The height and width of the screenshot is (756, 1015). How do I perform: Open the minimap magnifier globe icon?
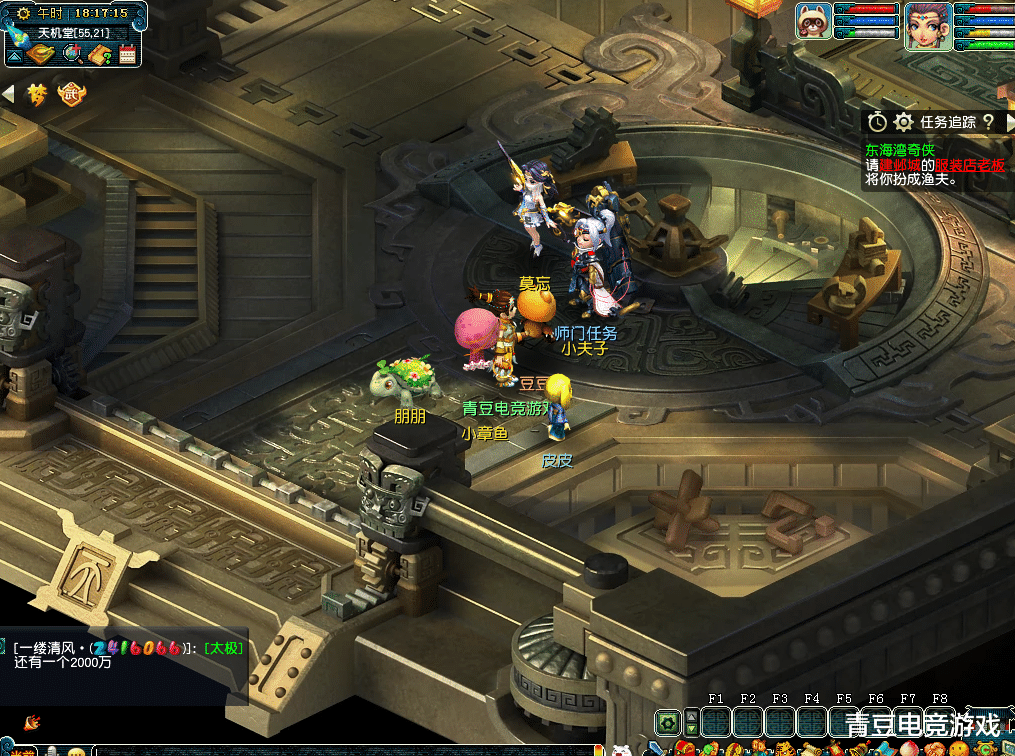72,54
